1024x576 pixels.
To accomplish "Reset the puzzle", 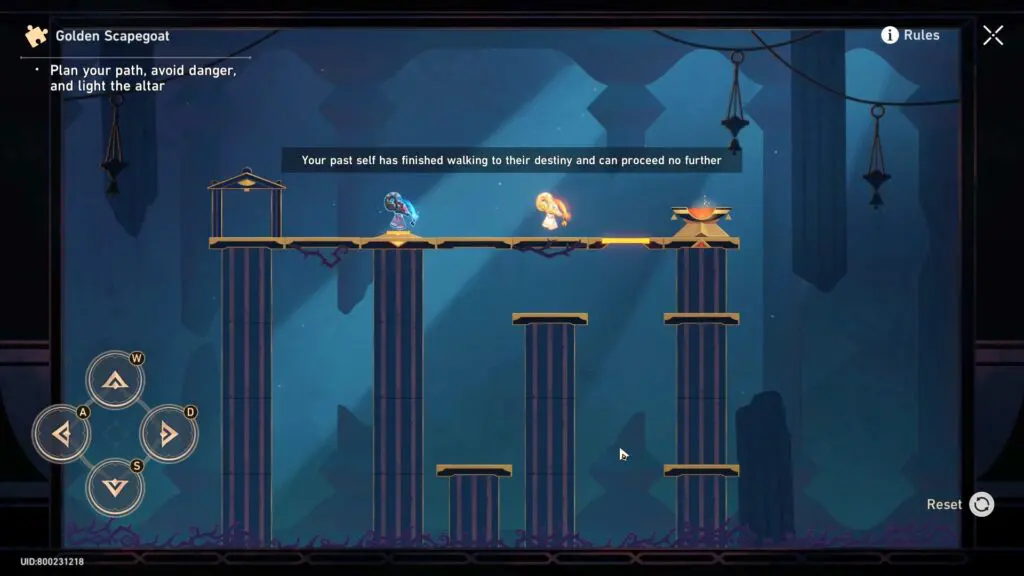I will (981, 505).
